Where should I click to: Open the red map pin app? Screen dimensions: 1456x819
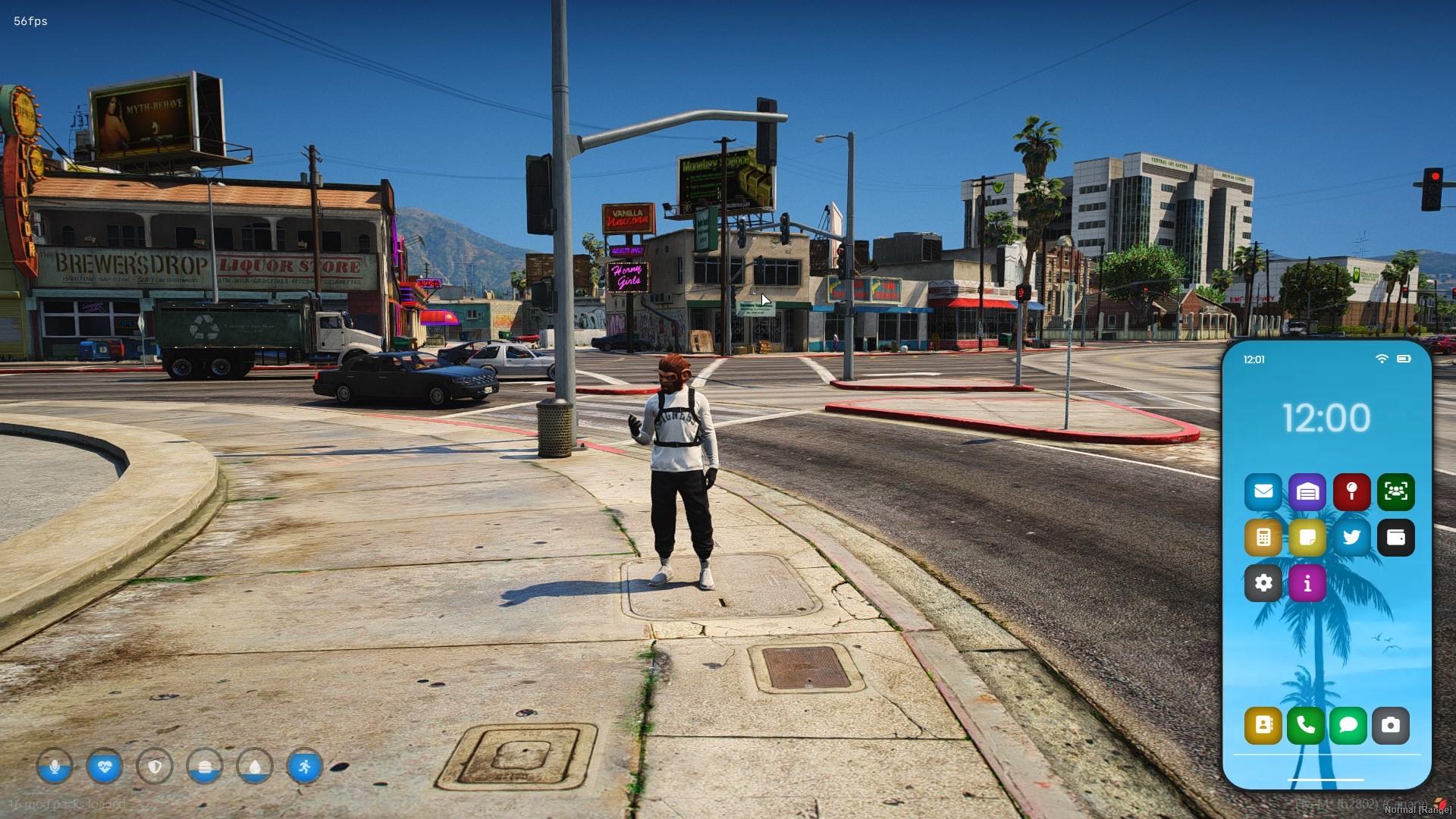click(x=1351, y=492)
